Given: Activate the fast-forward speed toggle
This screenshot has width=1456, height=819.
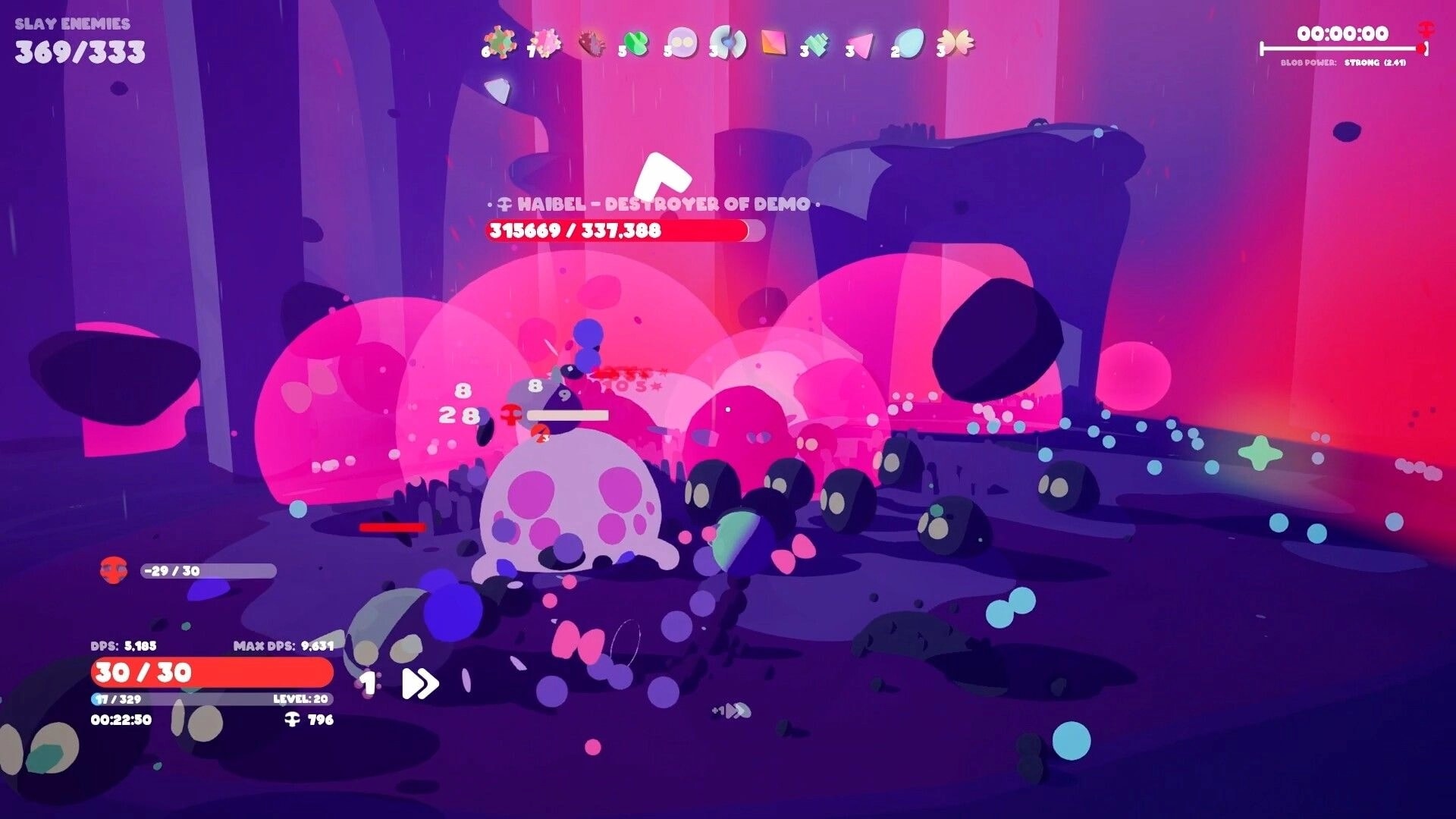Looking at the screenshot, I should [x=418, y=683].
